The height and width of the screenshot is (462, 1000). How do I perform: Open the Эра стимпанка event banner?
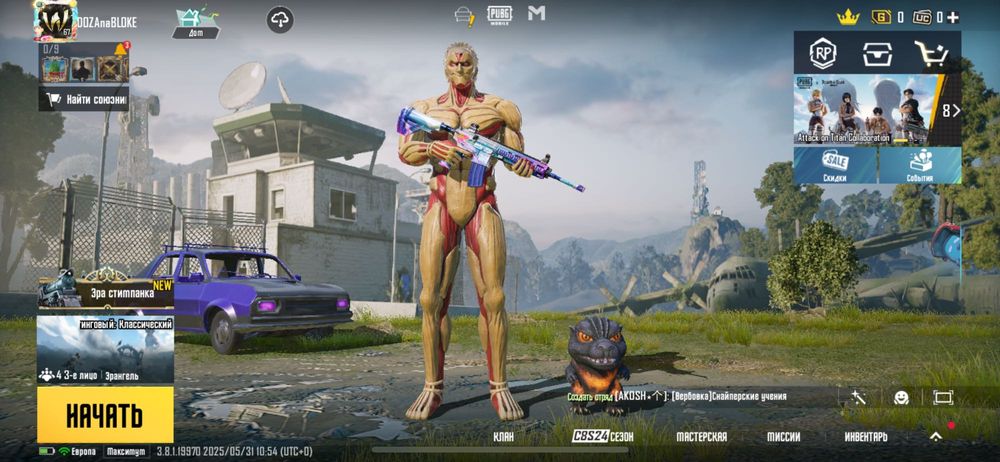105,290
